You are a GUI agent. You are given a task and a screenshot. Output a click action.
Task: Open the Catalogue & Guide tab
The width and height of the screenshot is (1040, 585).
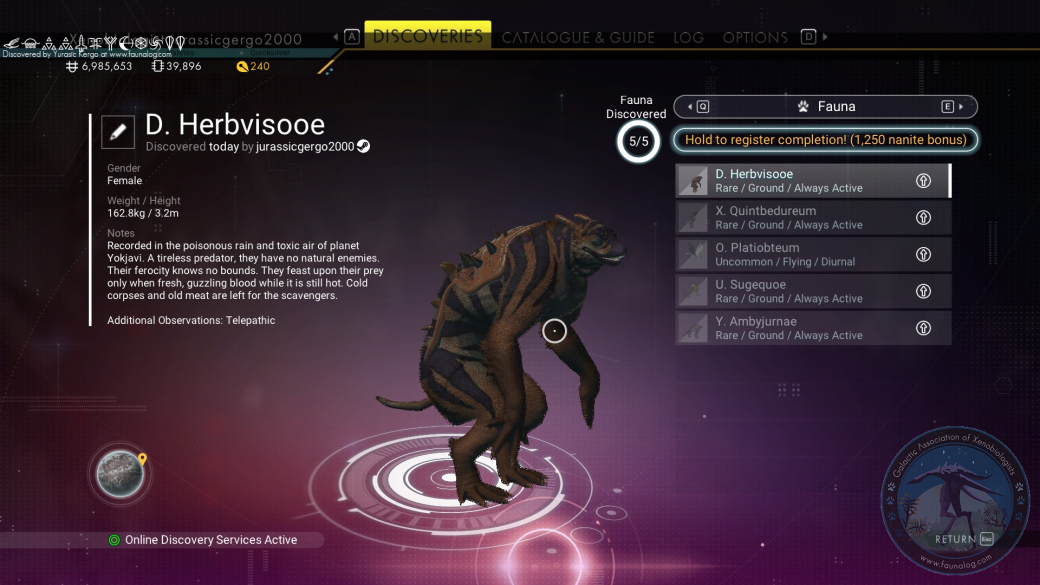(x=578, y=38)
